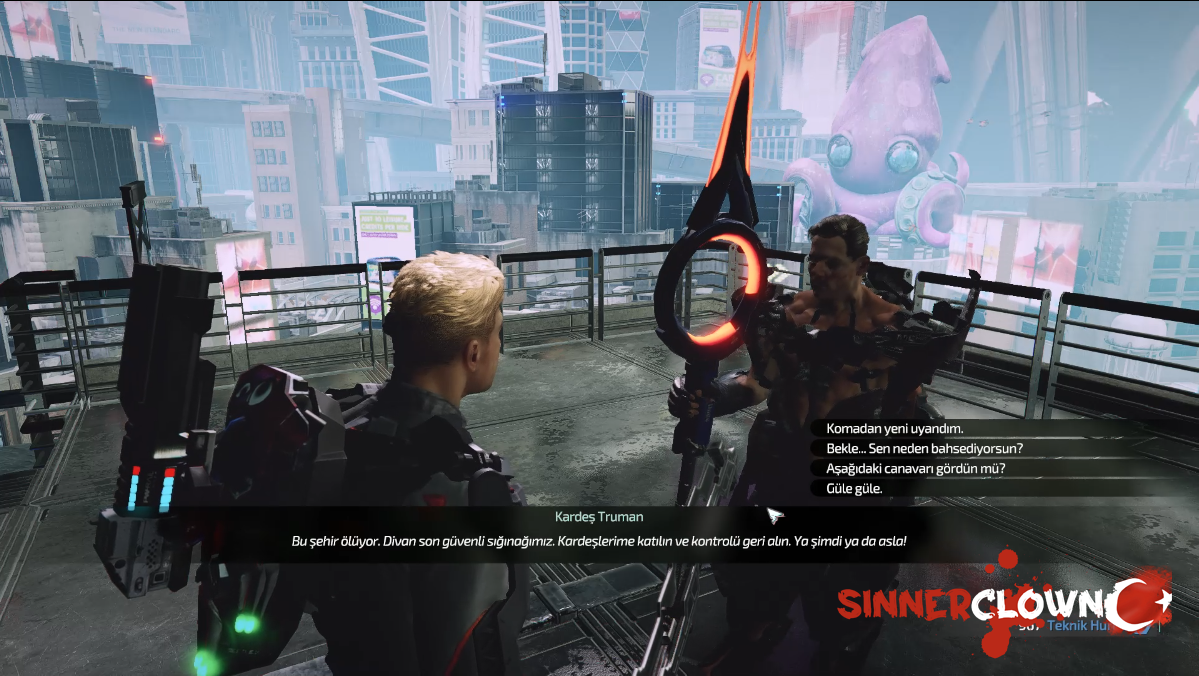The width and height of the screenshot is (1199, 676).
Task: End the conversation with "Güle güle."
Action: 855,488
